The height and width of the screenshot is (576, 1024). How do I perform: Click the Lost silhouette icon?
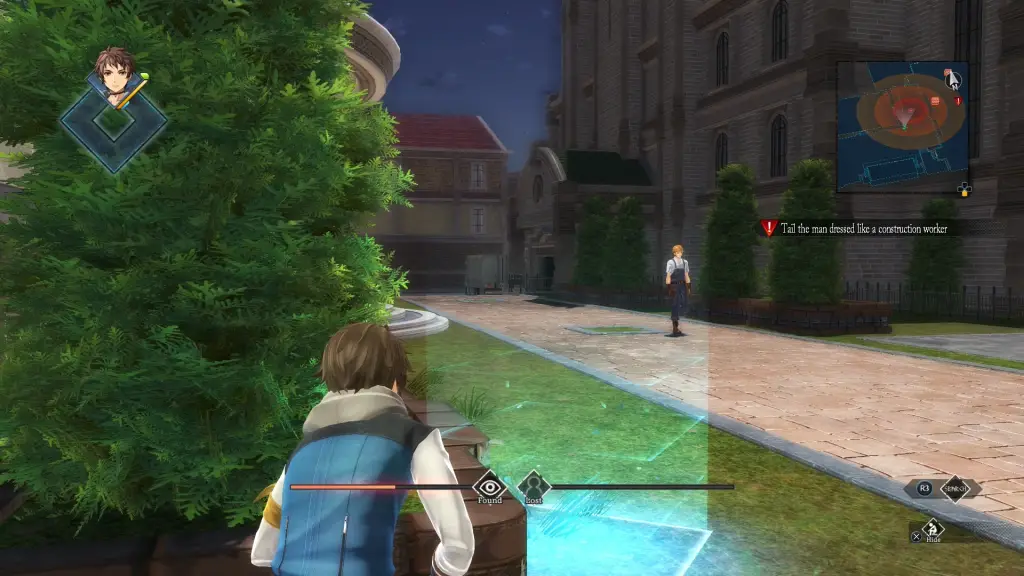(533, 486)
